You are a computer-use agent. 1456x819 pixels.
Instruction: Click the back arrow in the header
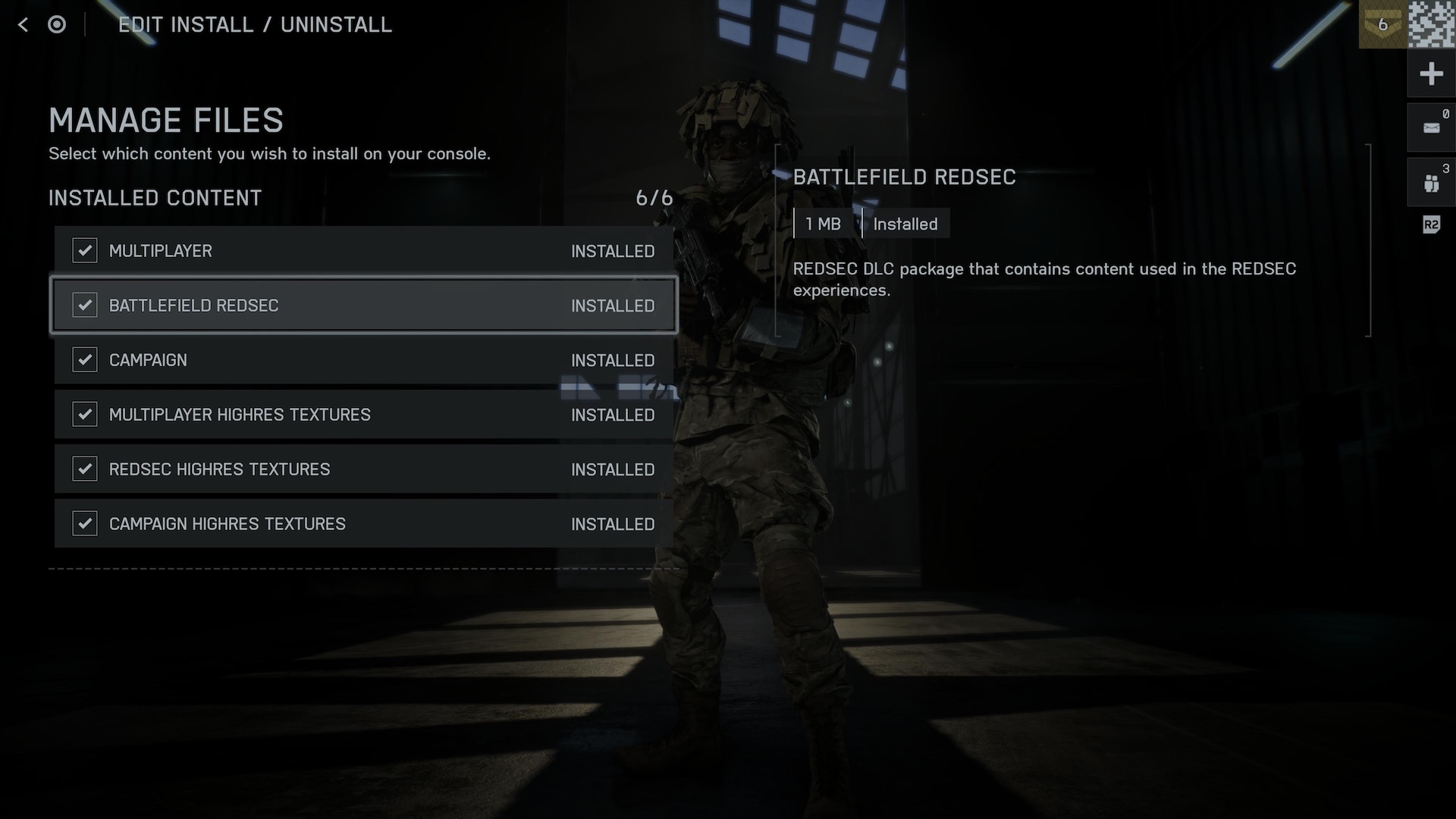[24, 25]
